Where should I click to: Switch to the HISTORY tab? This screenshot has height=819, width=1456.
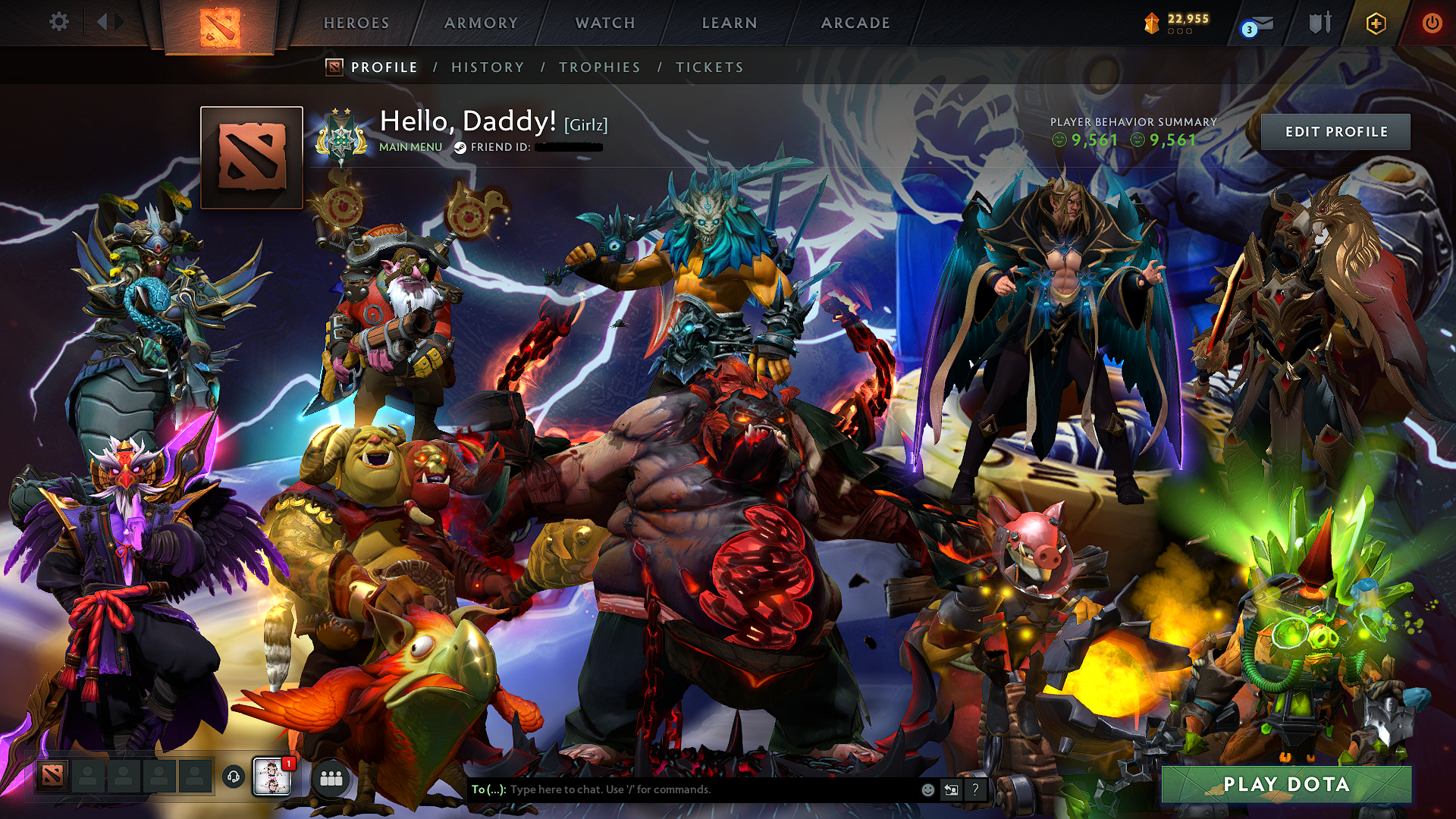[x=487, y=67]
